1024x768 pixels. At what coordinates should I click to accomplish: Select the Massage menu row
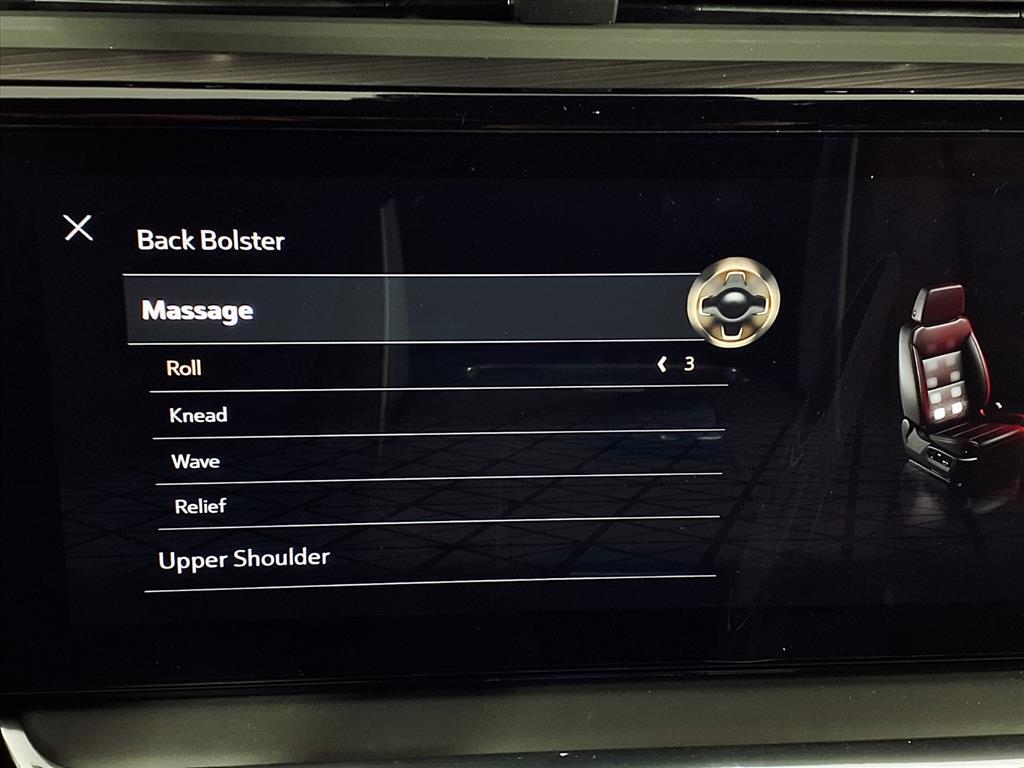point(198,311)
